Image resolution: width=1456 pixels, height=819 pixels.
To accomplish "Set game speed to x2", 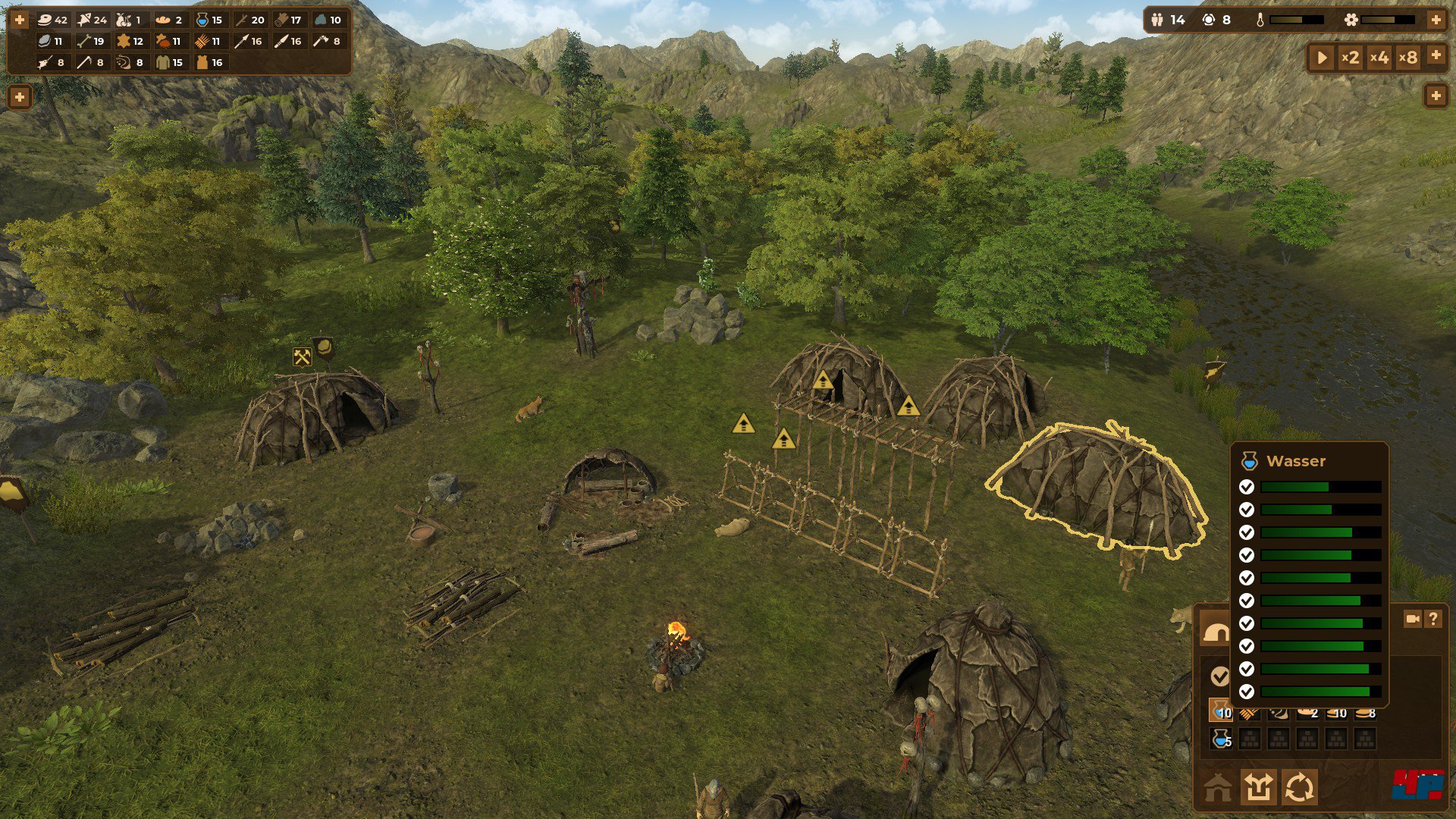I will pyautogui.click(x=1350, y=58).
